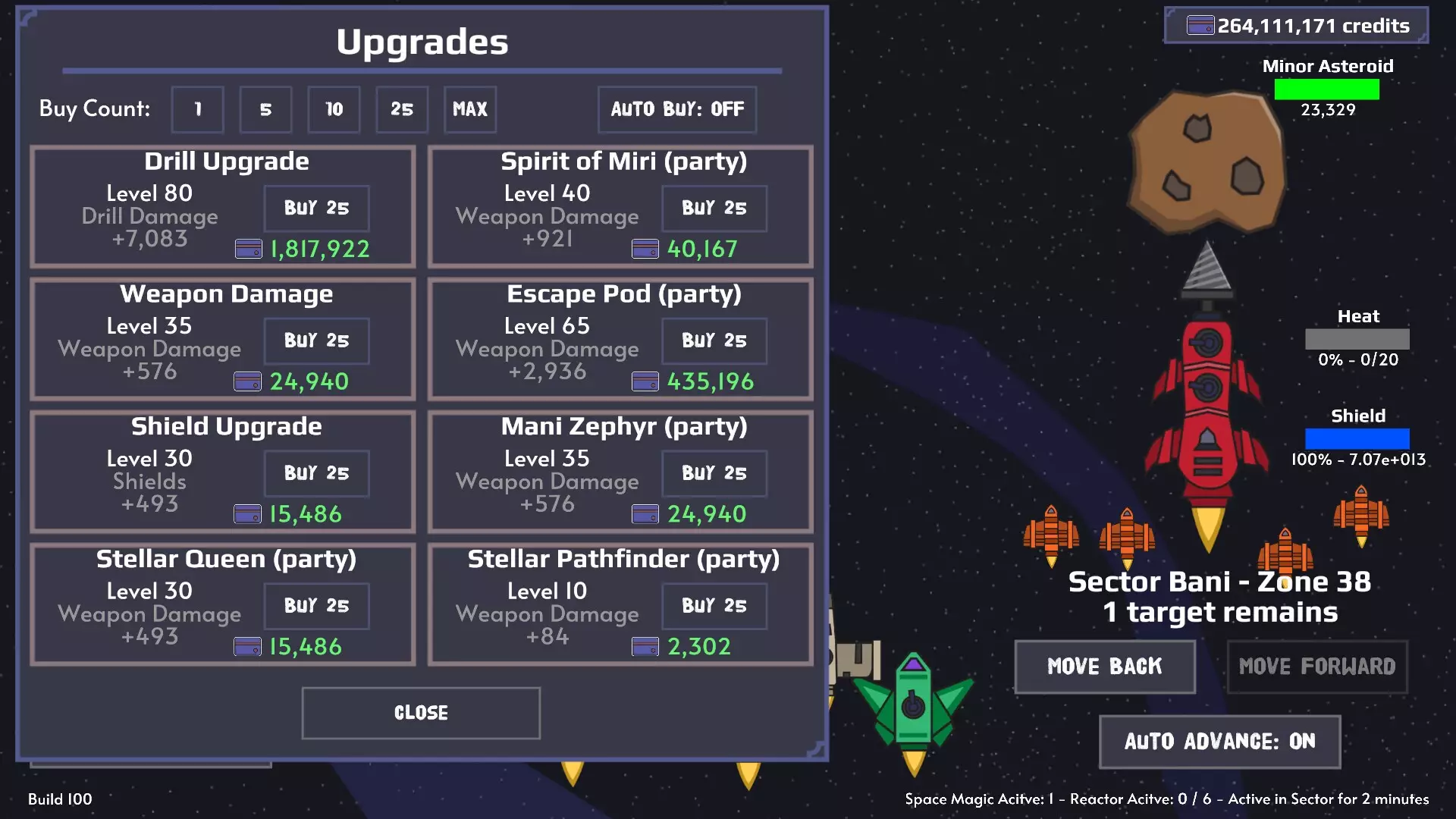Toggle Auto Buy off to on

point(677,109)
